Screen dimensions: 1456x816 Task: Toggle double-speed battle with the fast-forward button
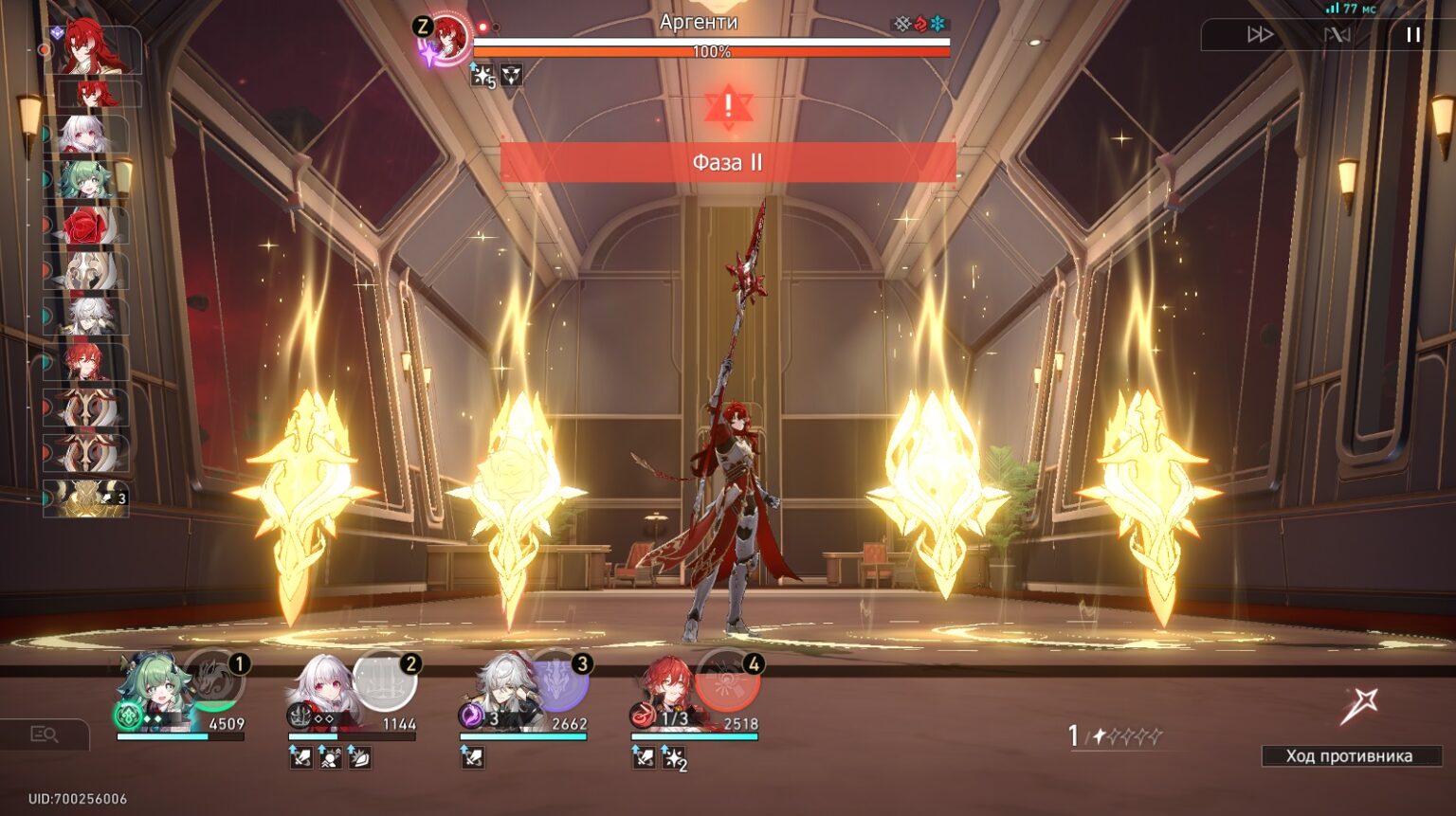pyautogui.click(x=1260, y=35)
